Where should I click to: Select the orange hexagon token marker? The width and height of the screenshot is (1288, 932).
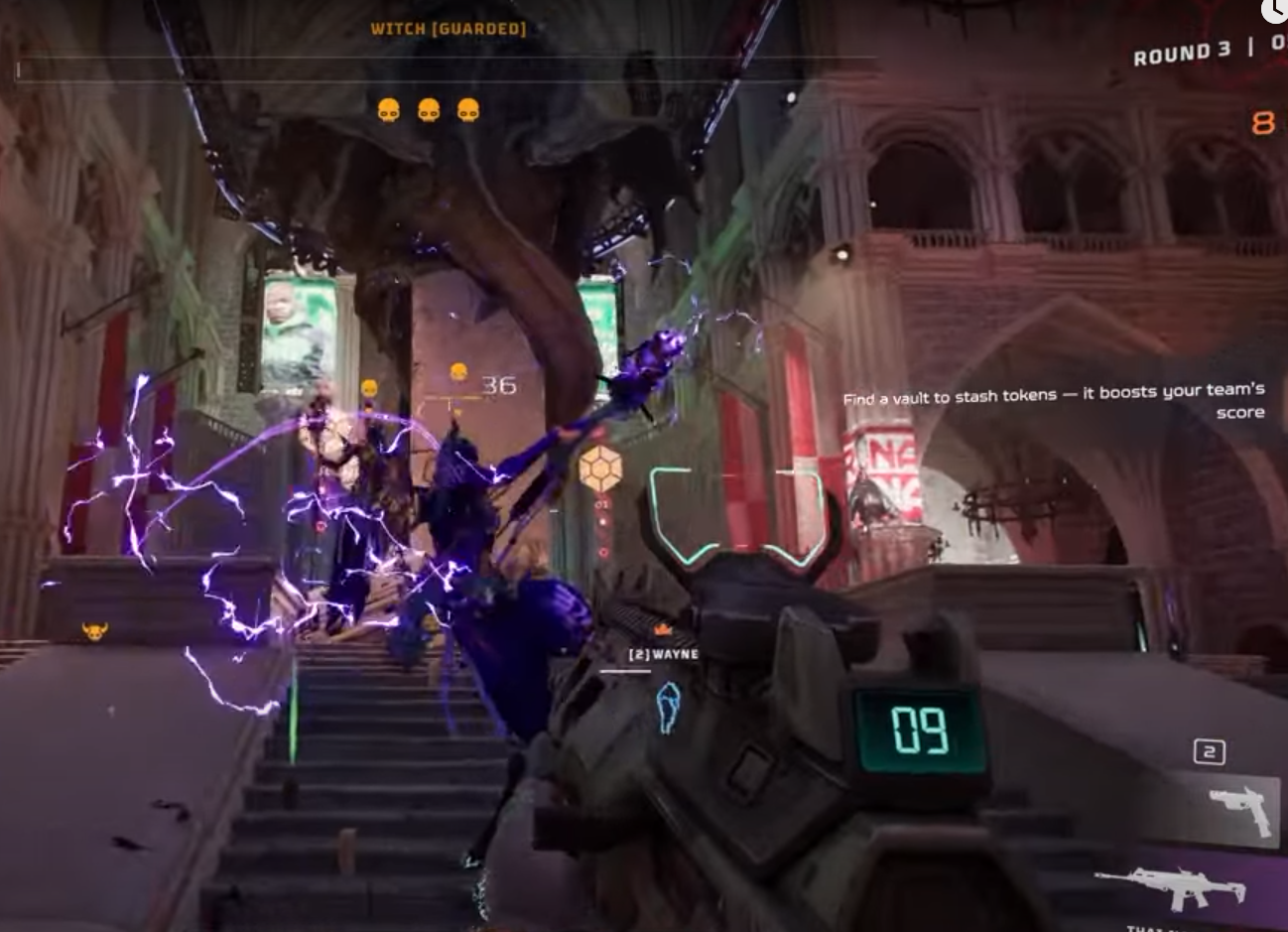[599, 467]
